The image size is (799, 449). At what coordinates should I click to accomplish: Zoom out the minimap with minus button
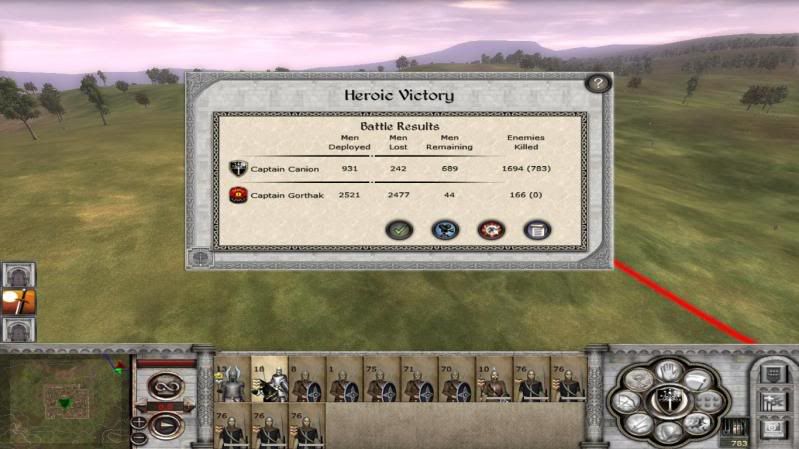[138, 438]
